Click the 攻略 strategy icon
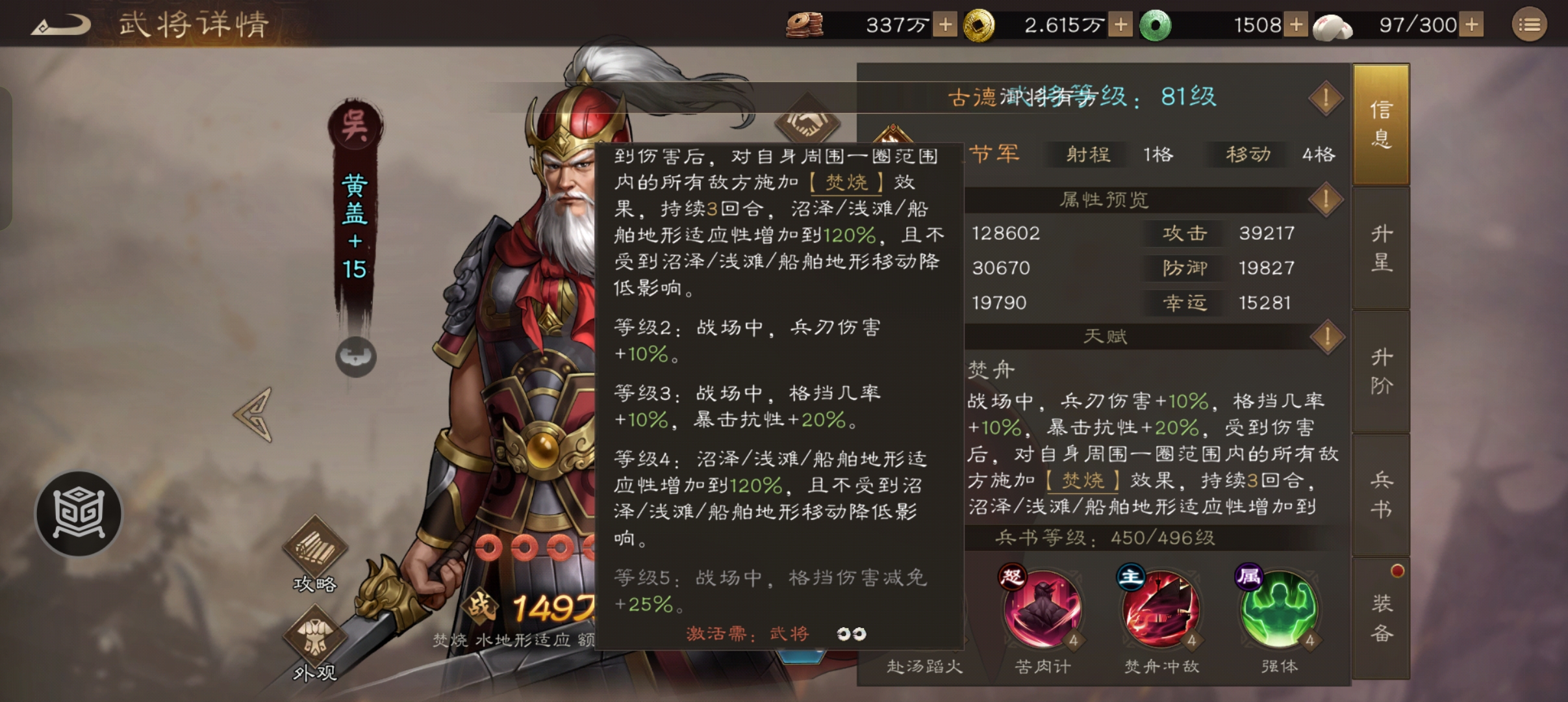1568x702 pixels. point(314,547)
